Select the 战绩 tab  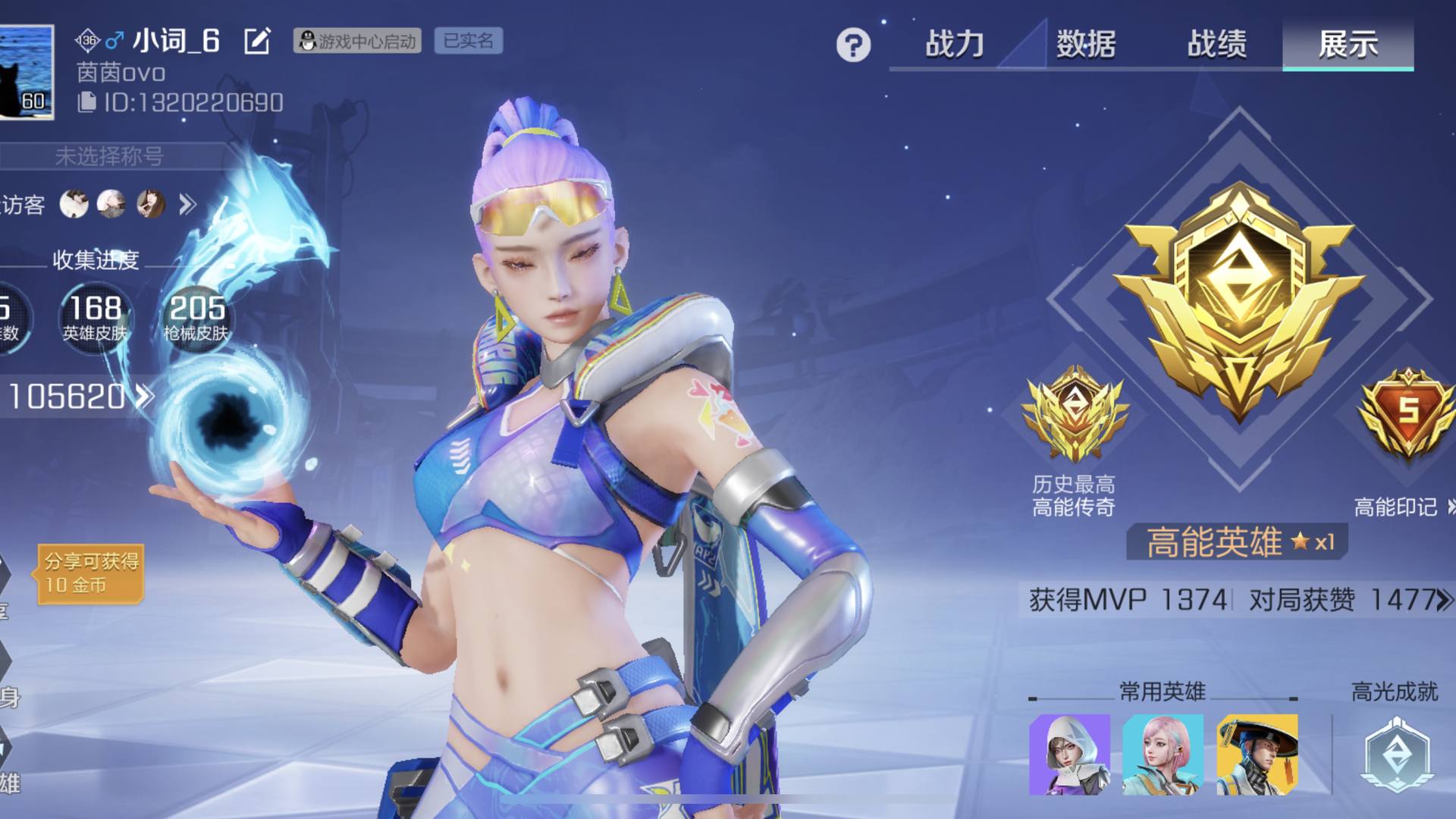point(1216,44)
